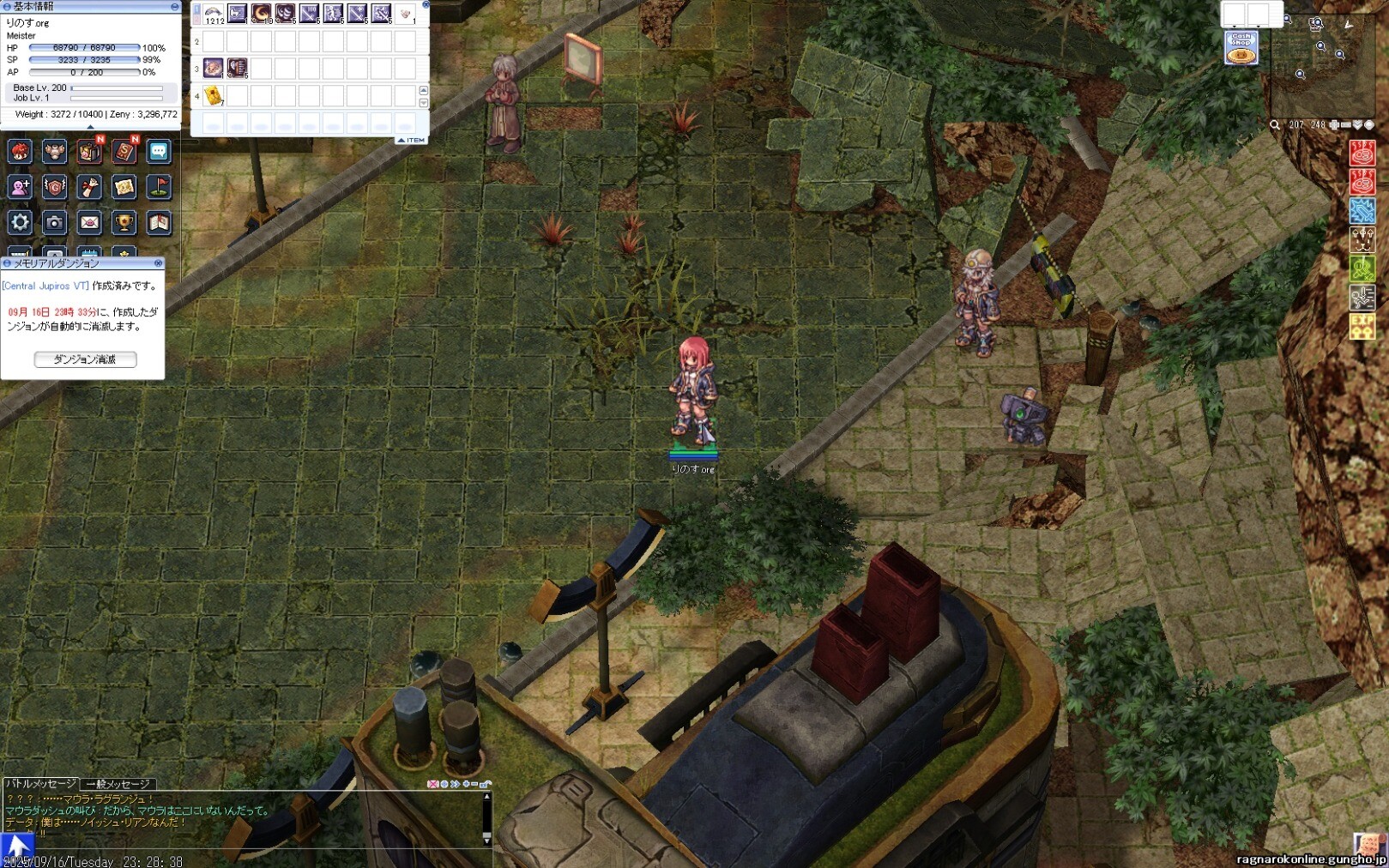
Task: Click the minimap plus zoom button
Action: pos(1334,125)
